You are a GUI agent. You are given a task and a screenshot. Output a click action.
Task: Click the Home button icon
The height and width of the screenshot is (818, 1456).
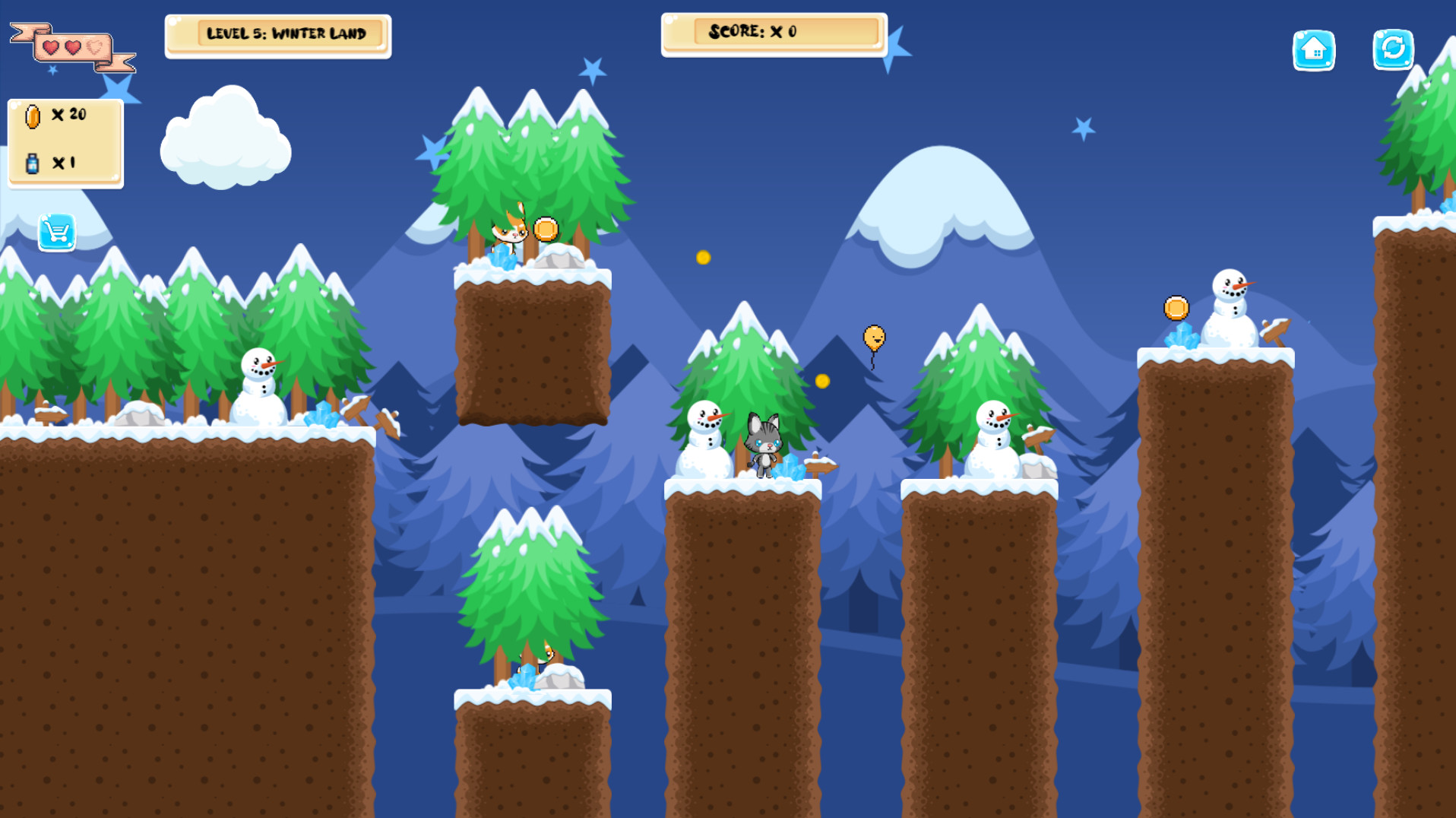pos(1314,50)
